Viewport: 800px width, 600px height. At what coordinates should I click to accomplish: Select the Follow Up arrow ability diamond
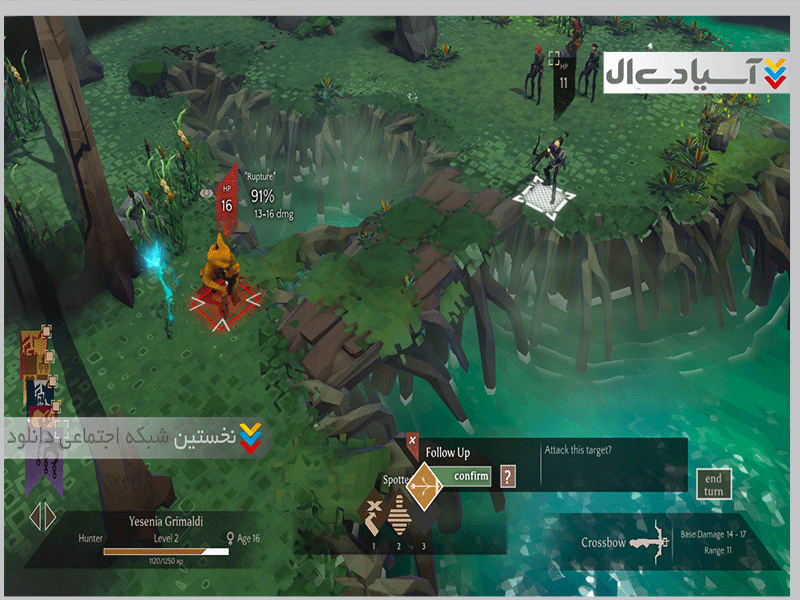[422, 488]
